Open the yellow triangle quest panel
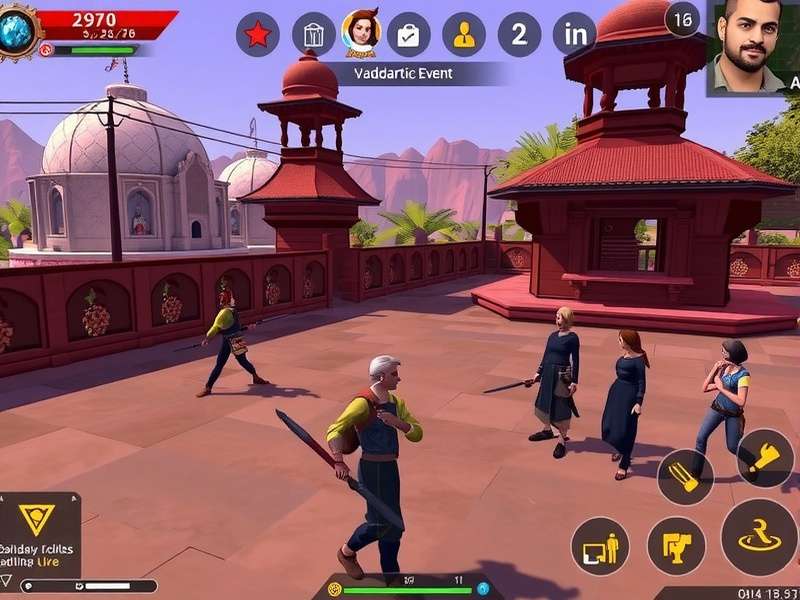The image size is (800, 600). click(37, 518)
